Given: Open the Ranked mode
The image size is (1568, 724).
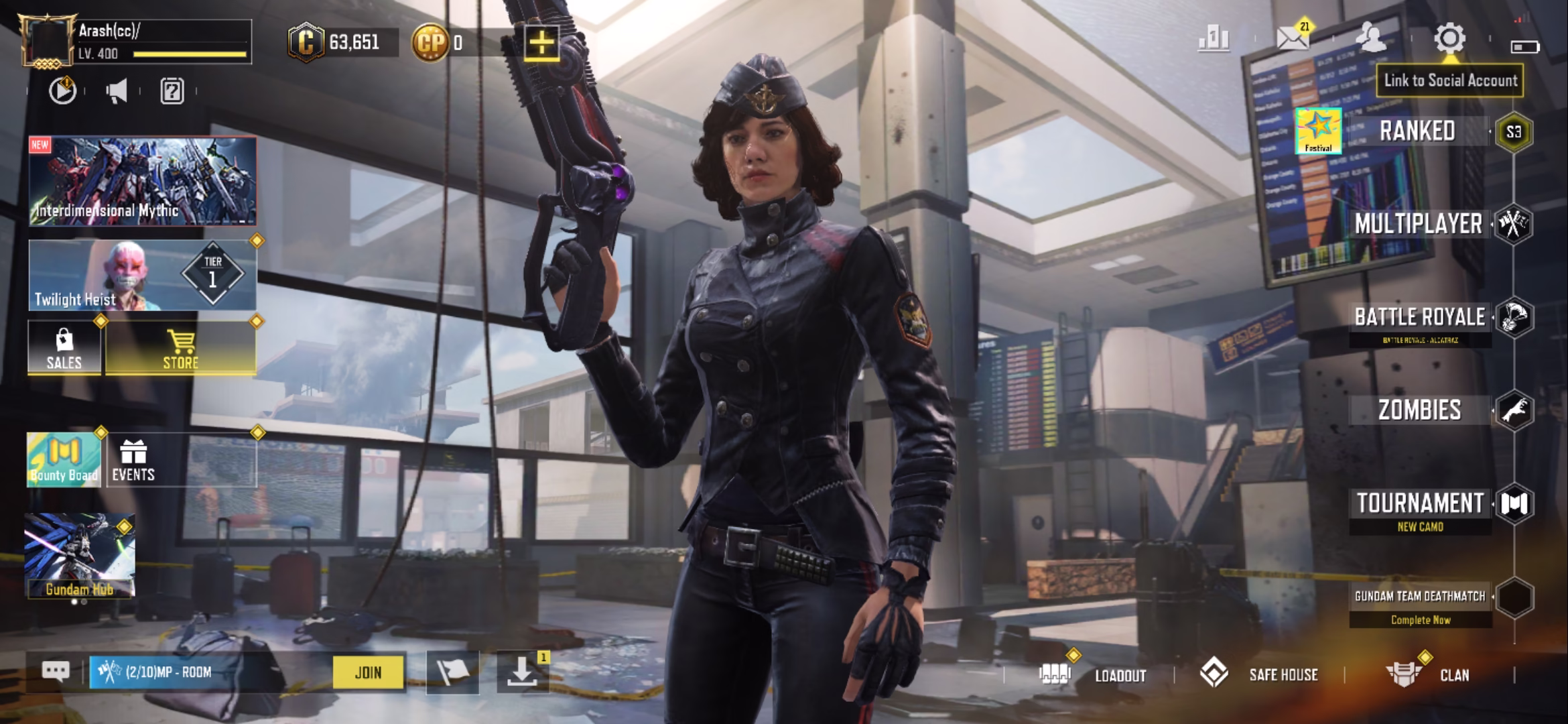Looking at the screenshot, I should click(x=1417, y=131).
